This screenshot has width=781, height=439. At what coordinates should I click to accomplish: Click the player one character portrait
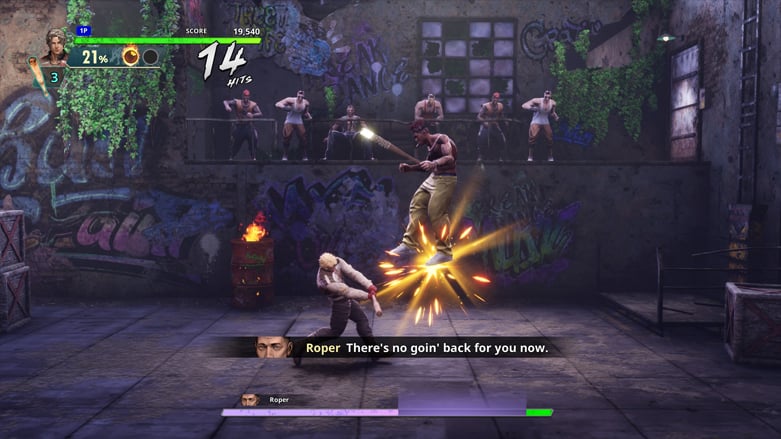click(x=54, y=46)
